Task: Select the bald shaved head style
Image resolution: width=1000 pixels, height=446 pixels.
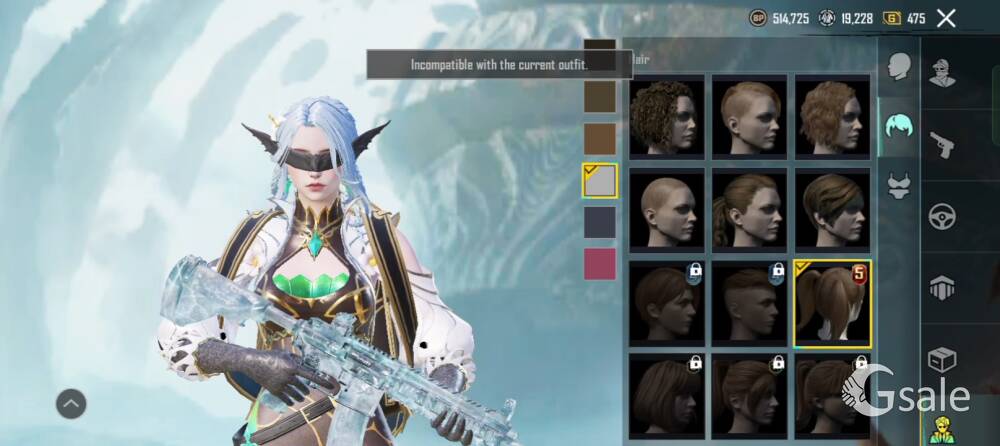Action: (x=666, y=208)
